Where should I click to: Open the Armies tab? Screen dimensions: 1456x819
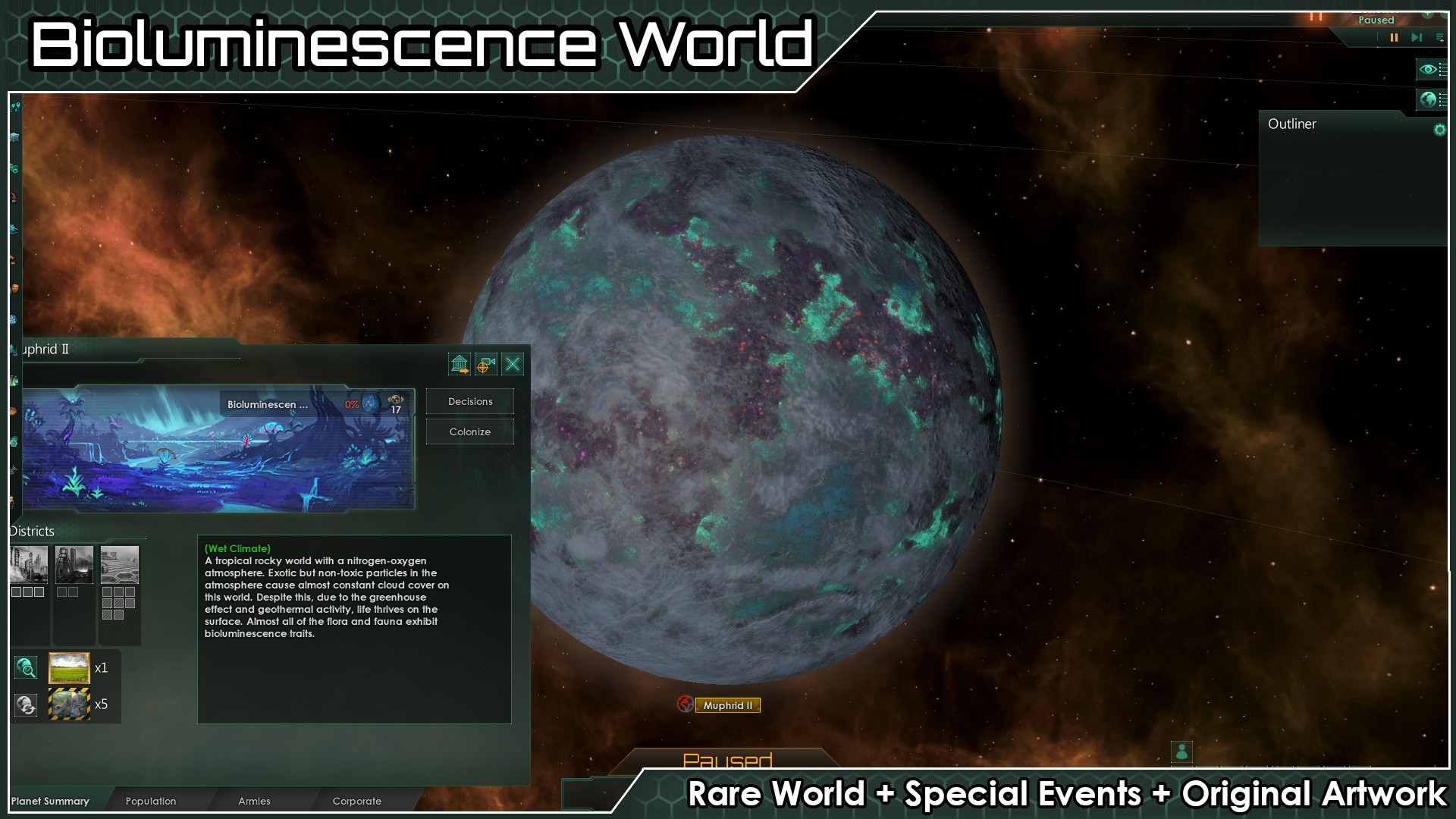(254, 801)
